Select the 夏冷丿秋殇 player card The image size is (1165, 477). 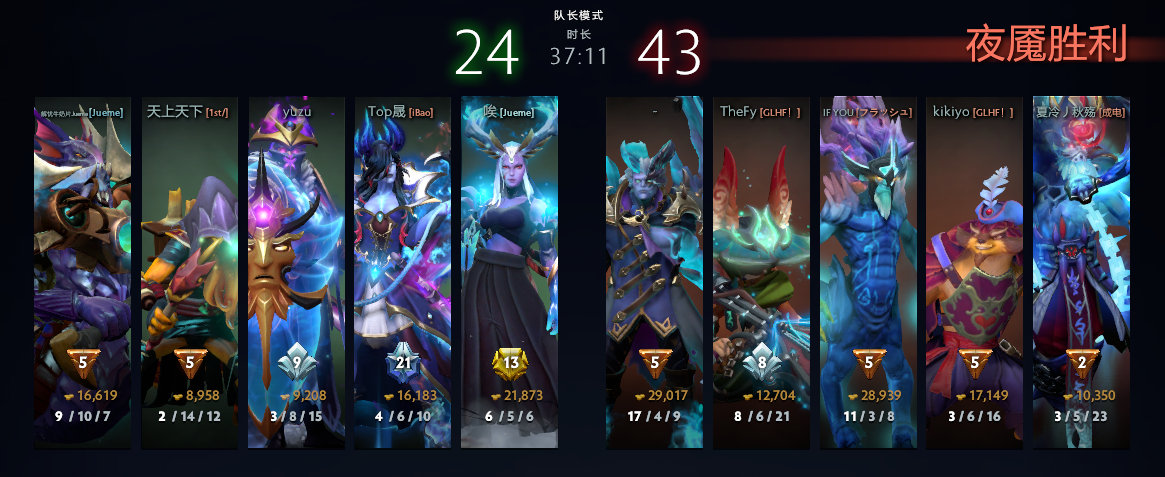(1081, 270)
